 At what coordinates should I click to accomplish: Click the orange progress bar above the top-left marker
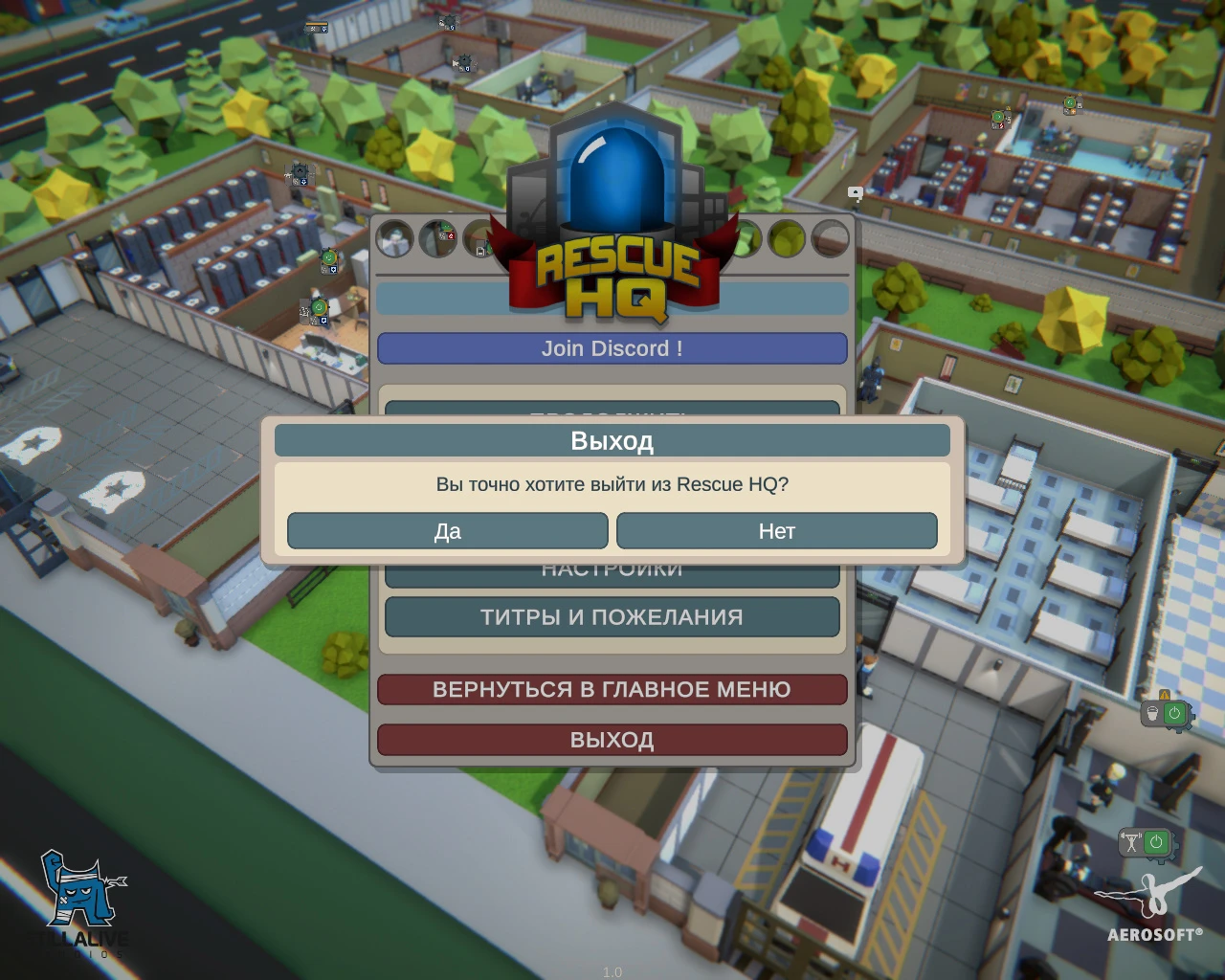click(x=317, y=24)
